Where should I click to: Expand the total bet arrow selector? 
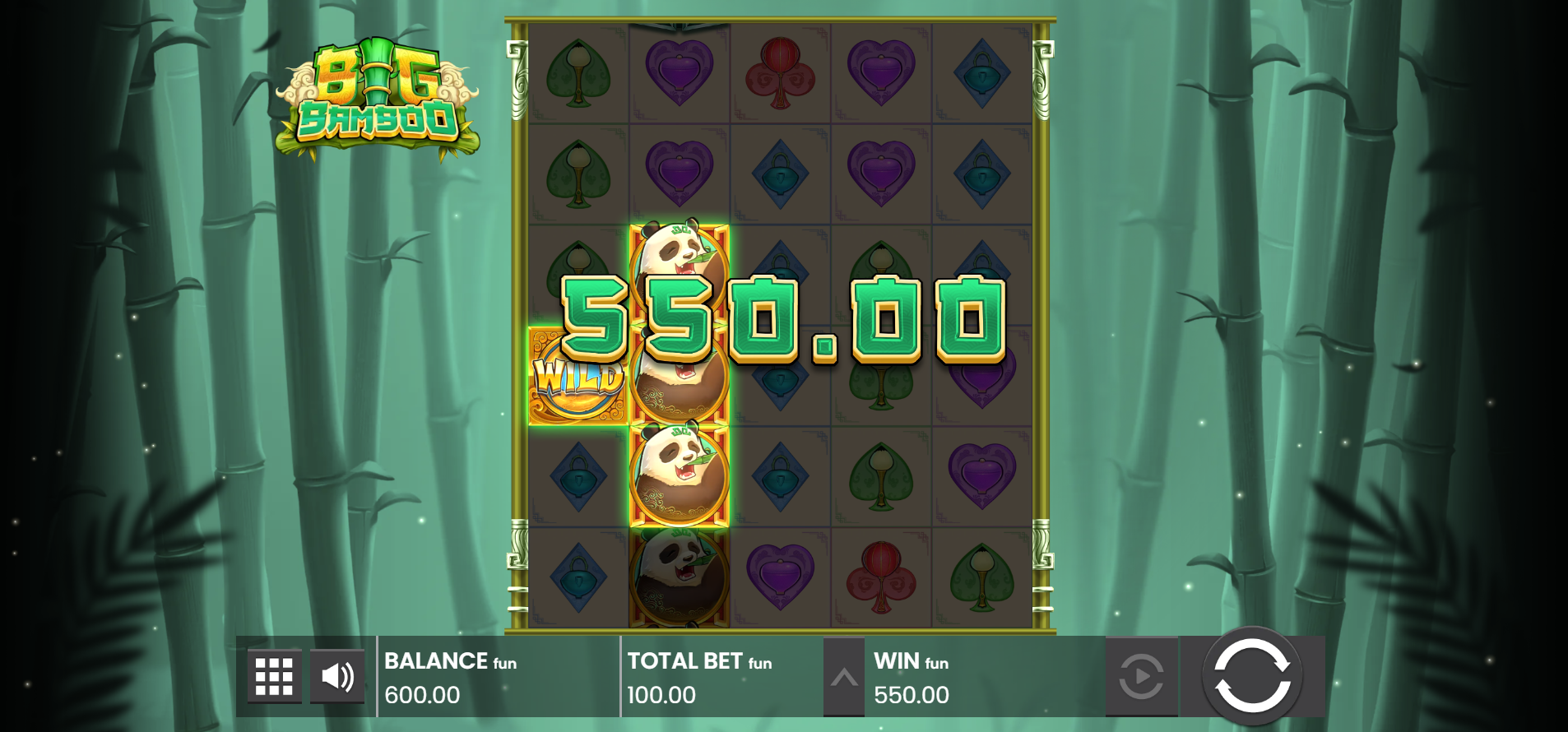(844, 678)
